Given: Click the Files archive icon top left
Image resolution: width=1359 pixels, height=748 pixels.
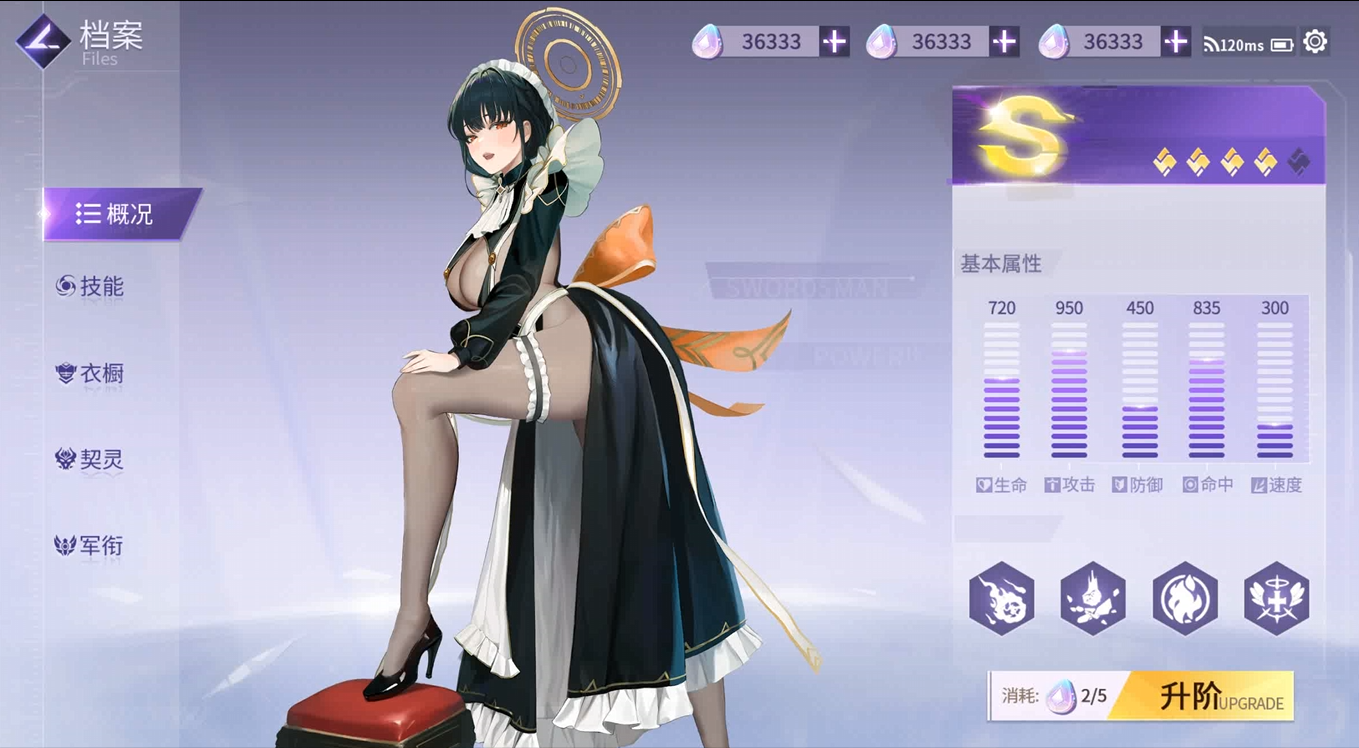Looking at the screenshot, I should (x=42, y=42).
